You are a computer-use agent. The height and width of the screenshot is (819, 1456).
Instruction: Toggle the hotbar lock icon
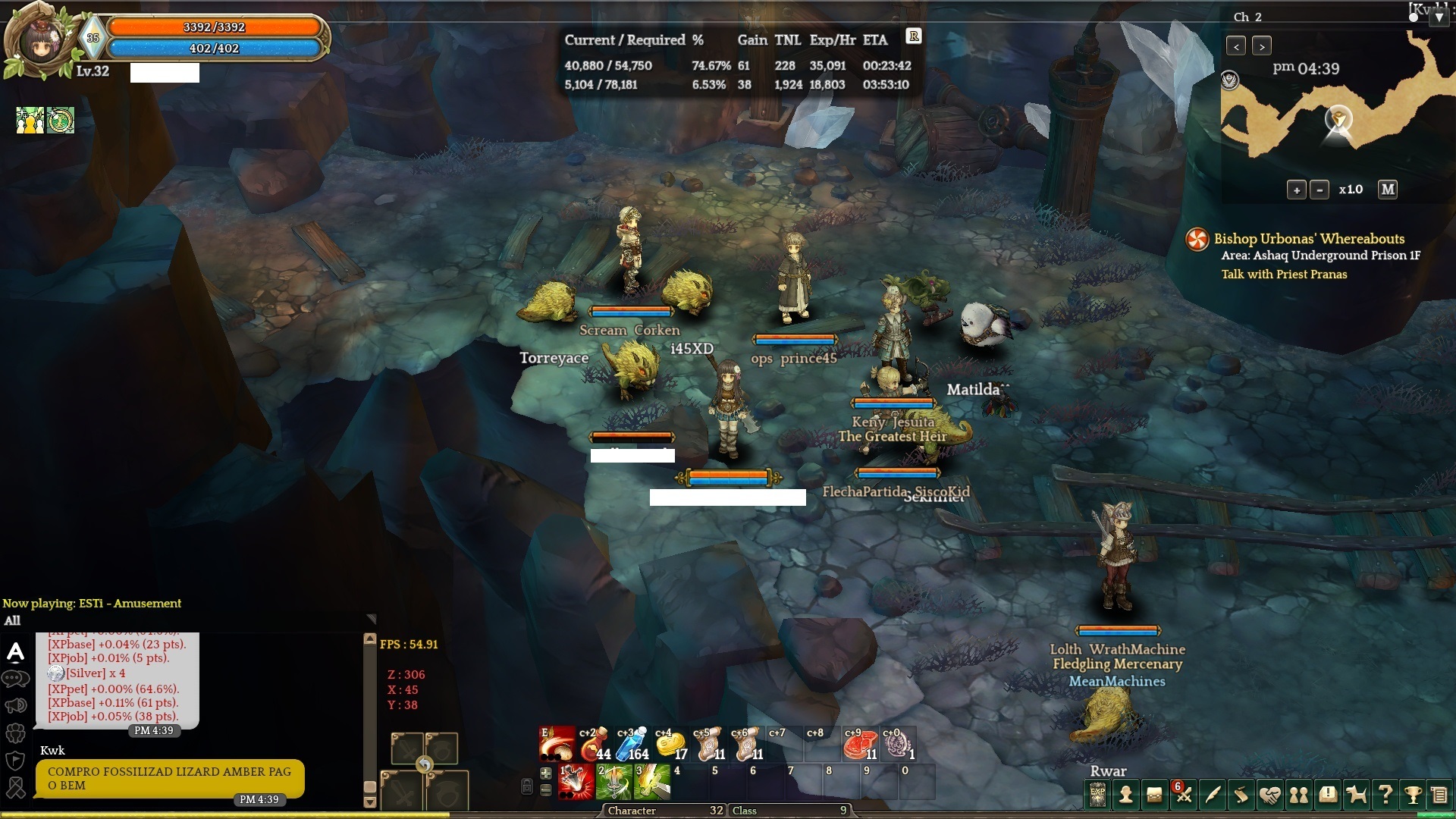(x=527, y=786)
